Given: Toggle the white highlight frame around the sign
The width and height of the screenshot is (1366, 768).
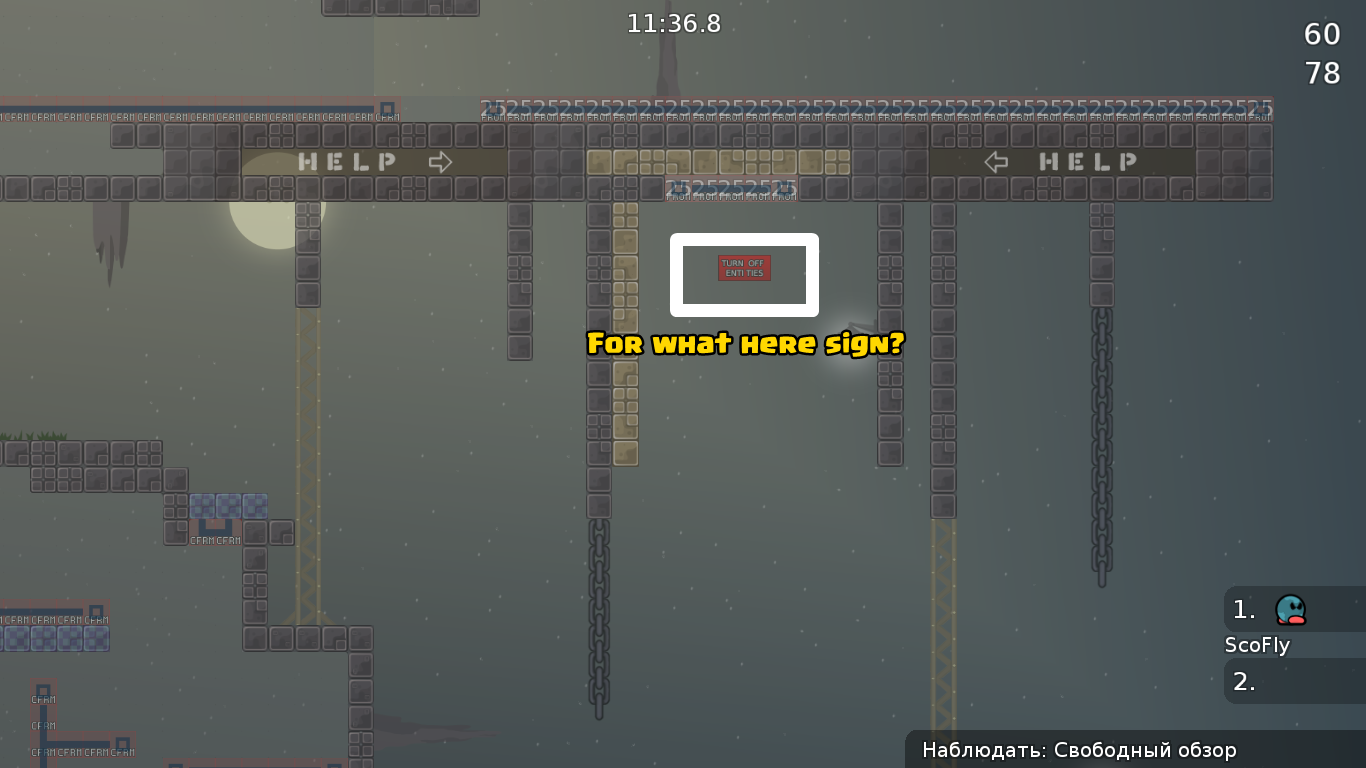Looking at the screenshot, I should point(744,237).
